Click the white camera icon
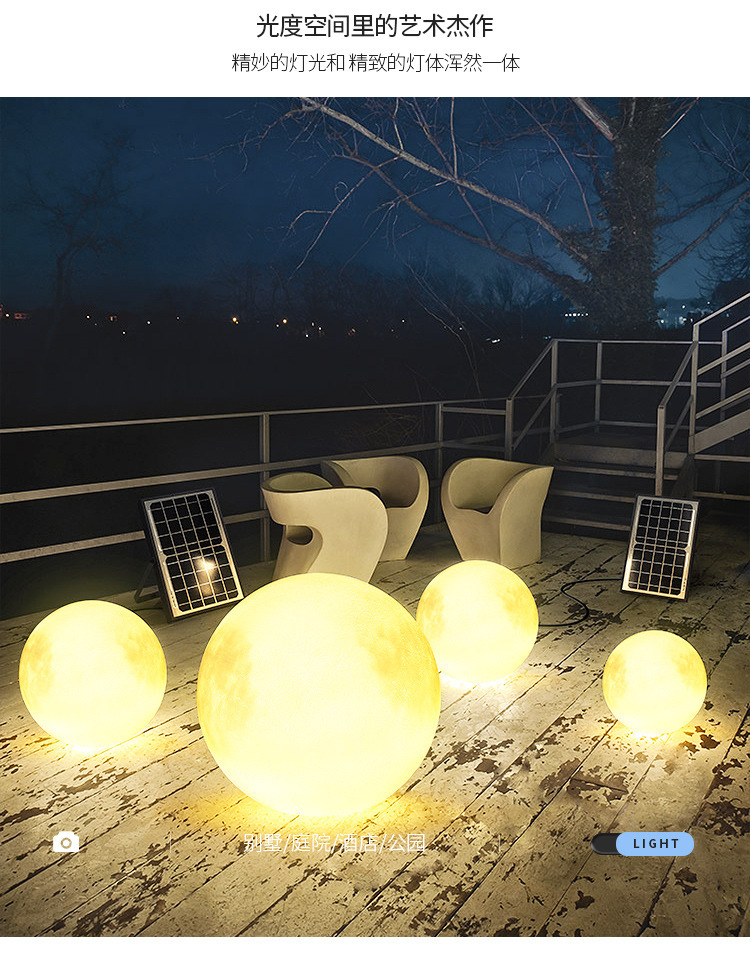 (66, 843)
